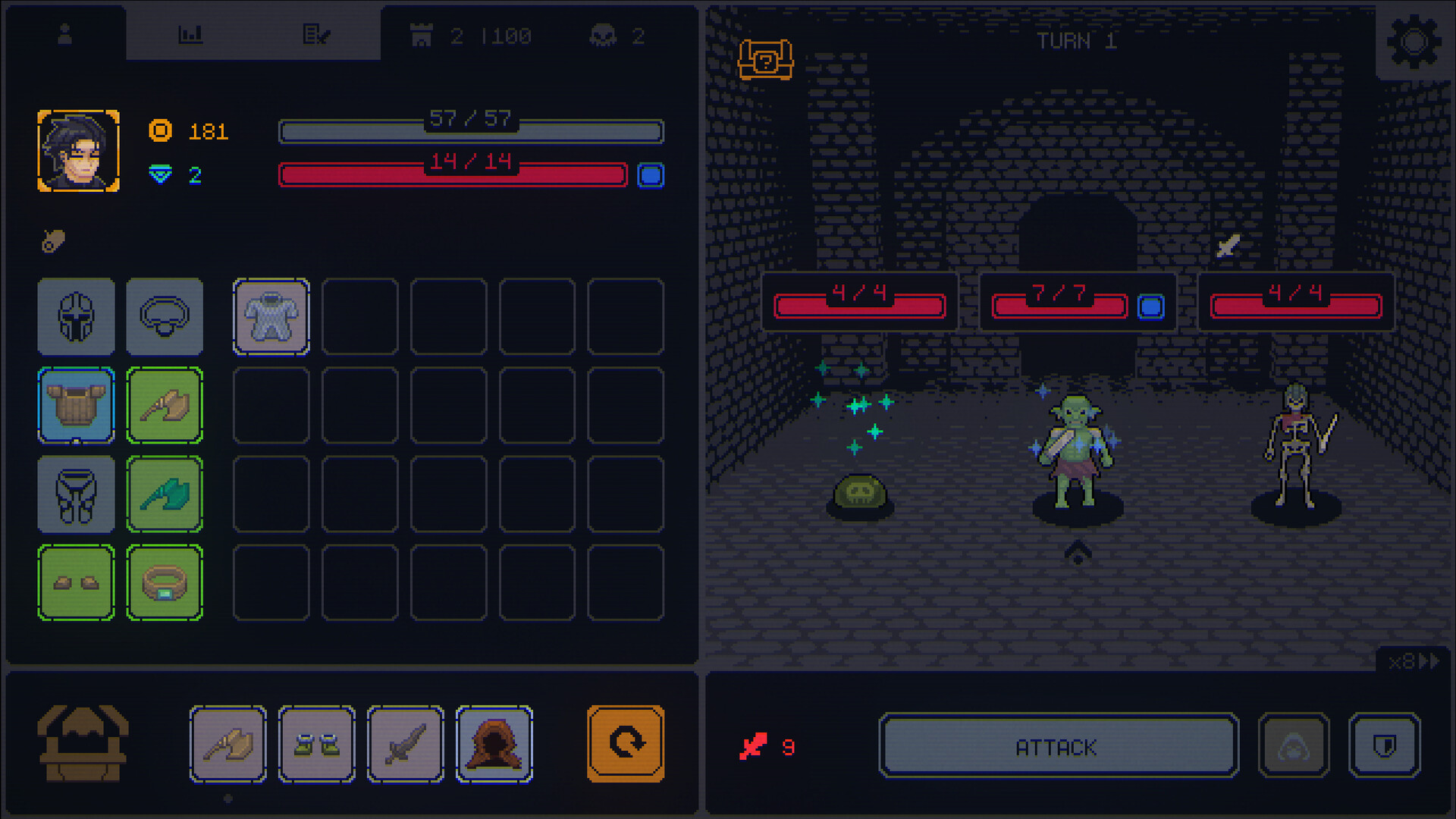The width and height of the screenshot is (1456, 819).
Task: Select the sword in the hotbar
Action: click(x=406, y=744)
